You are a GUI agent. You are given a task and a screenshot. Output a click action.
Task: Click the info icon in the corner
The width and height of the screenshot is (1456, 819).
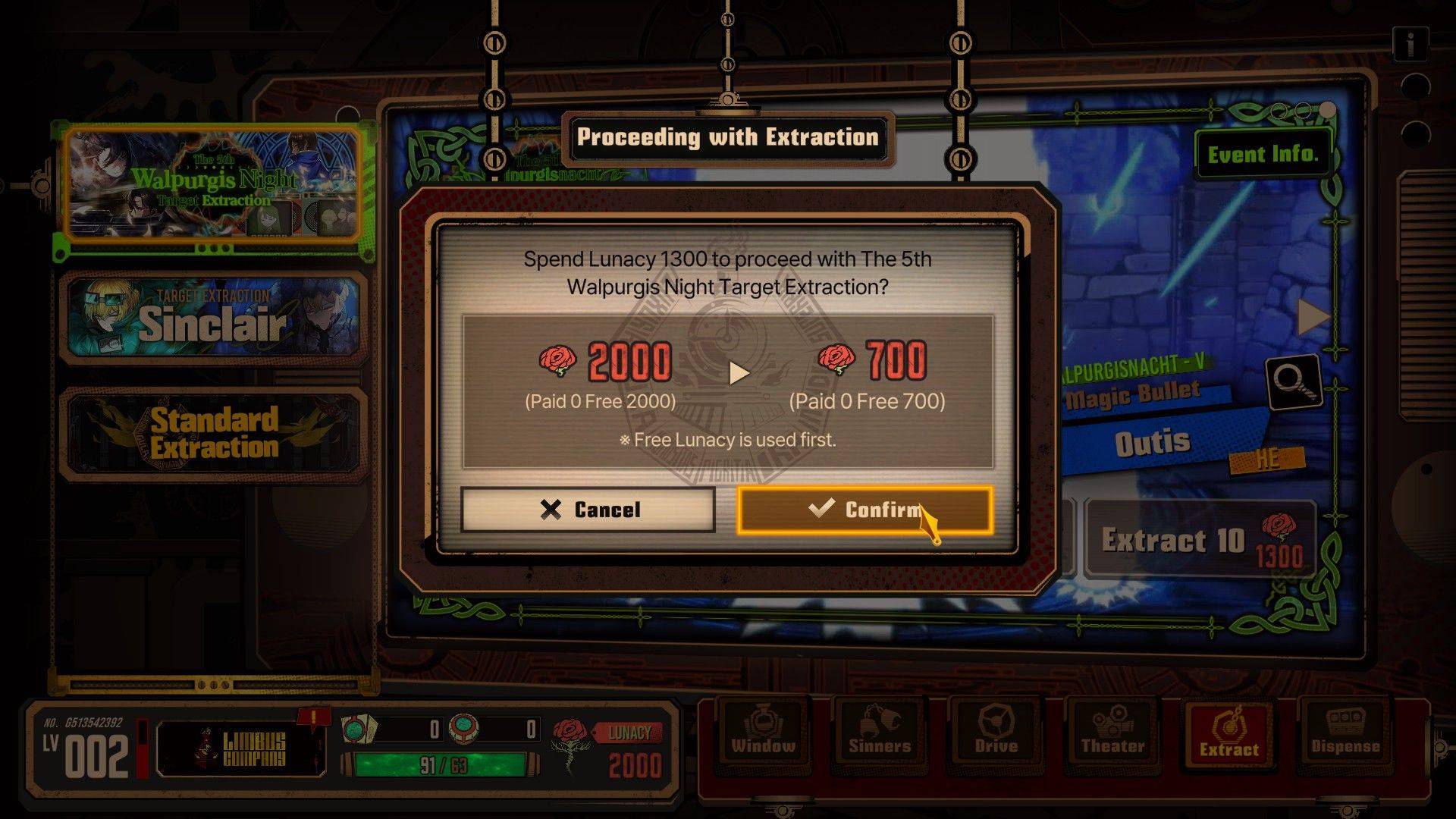pyautogui.click(x=1410, y=45)
